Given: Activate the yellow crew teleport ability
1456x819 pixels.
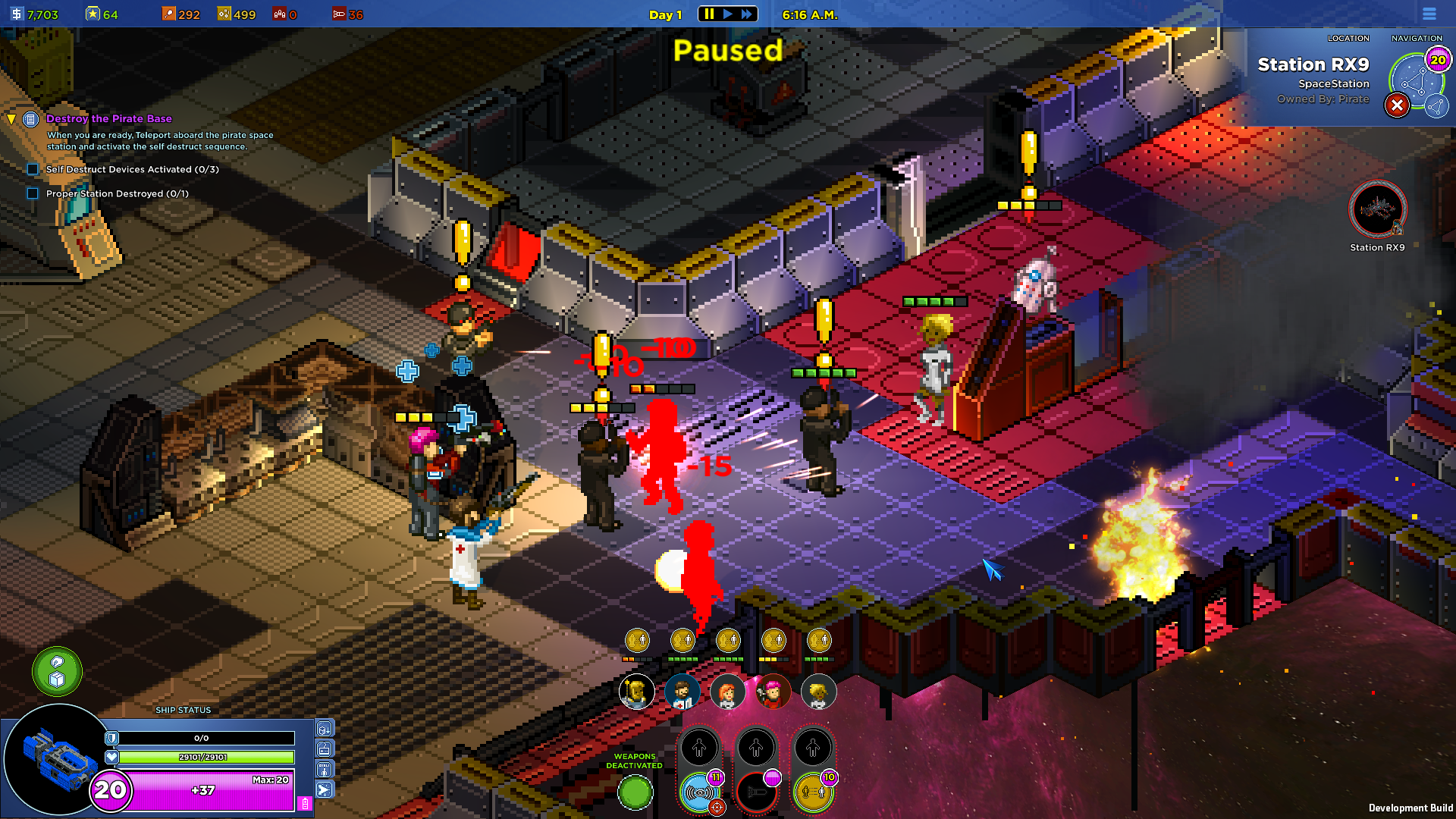Looking at the screenshot, I should (813, 792).
